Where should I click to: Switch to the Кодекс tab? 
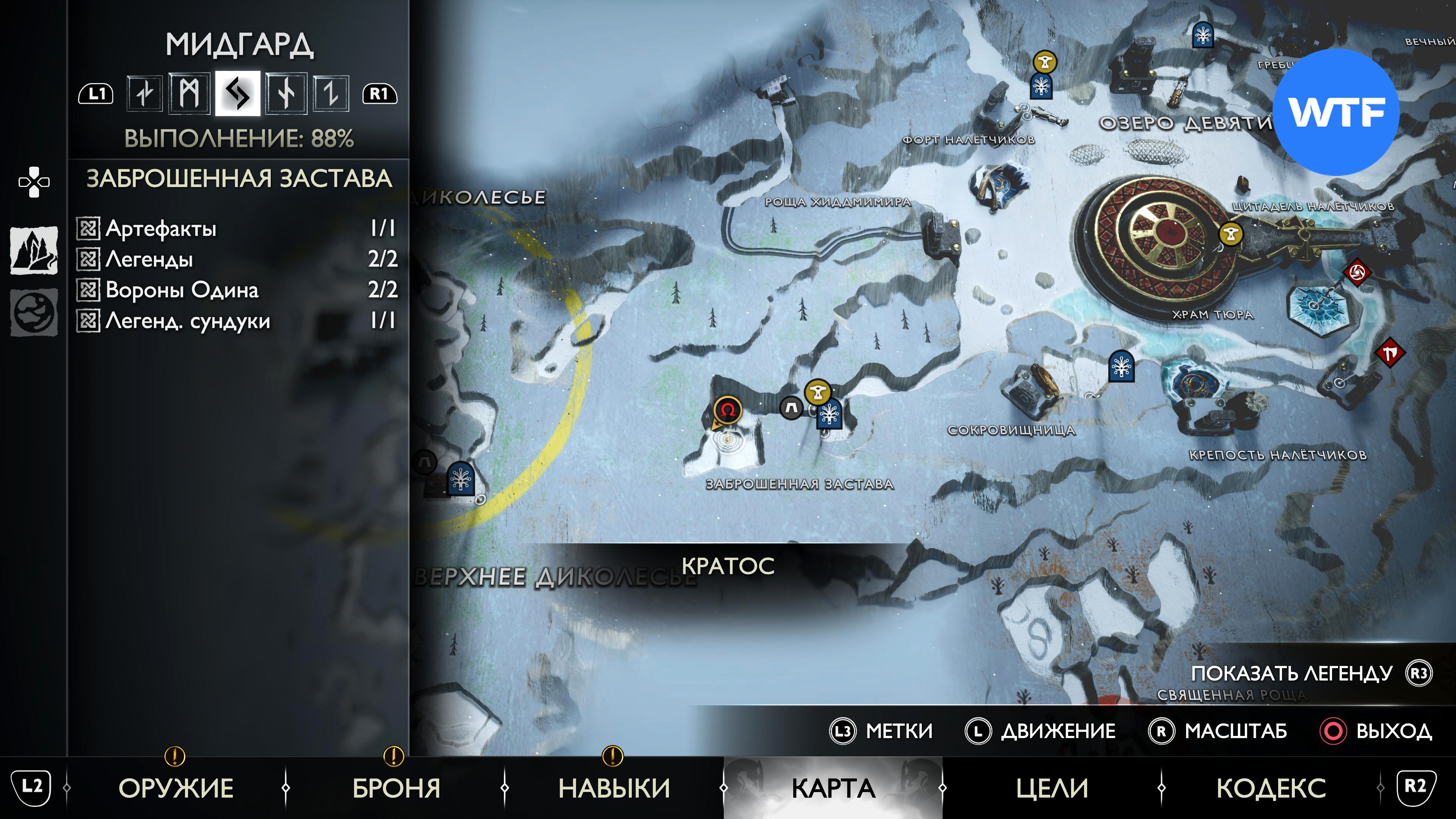(x=1271, y=788)
